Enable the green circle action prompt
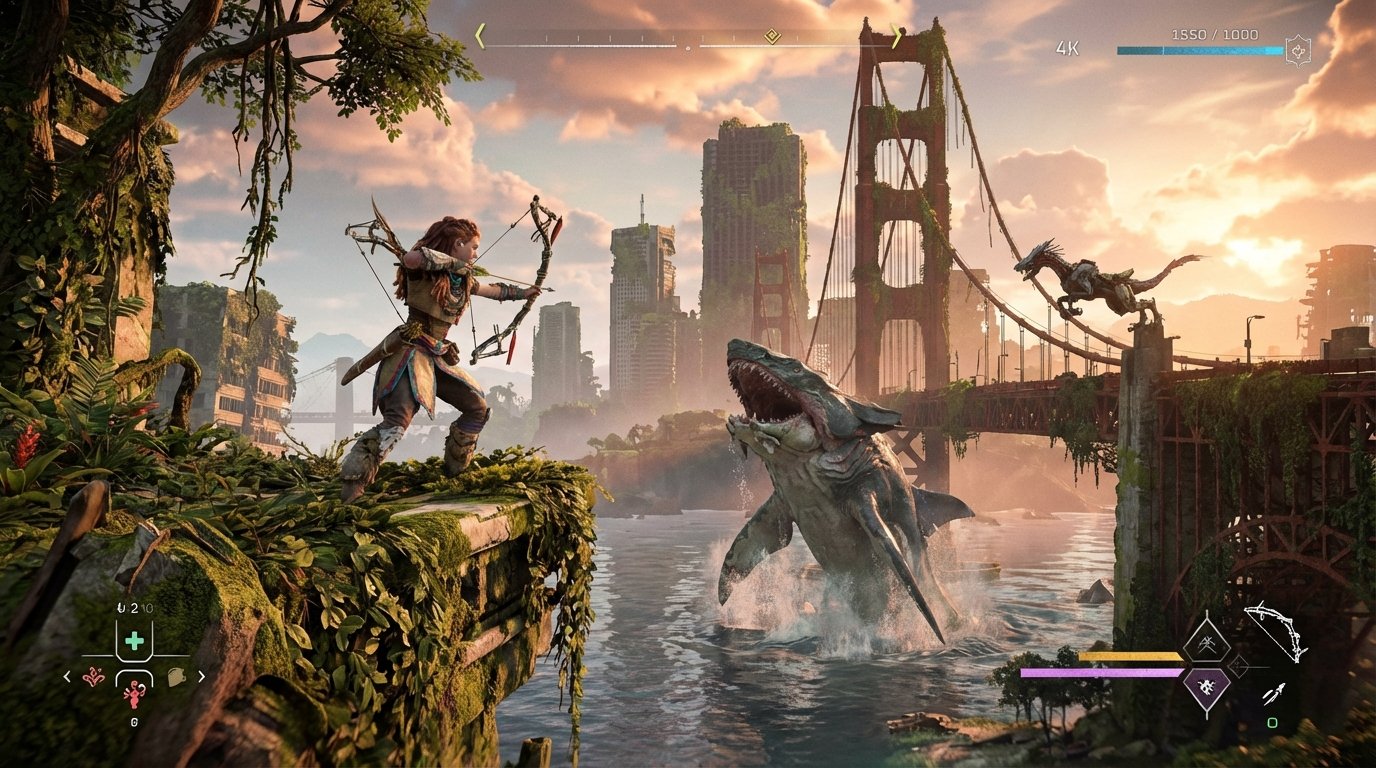Viewport: 1376px width, 768px height. tap(1272, 723)
